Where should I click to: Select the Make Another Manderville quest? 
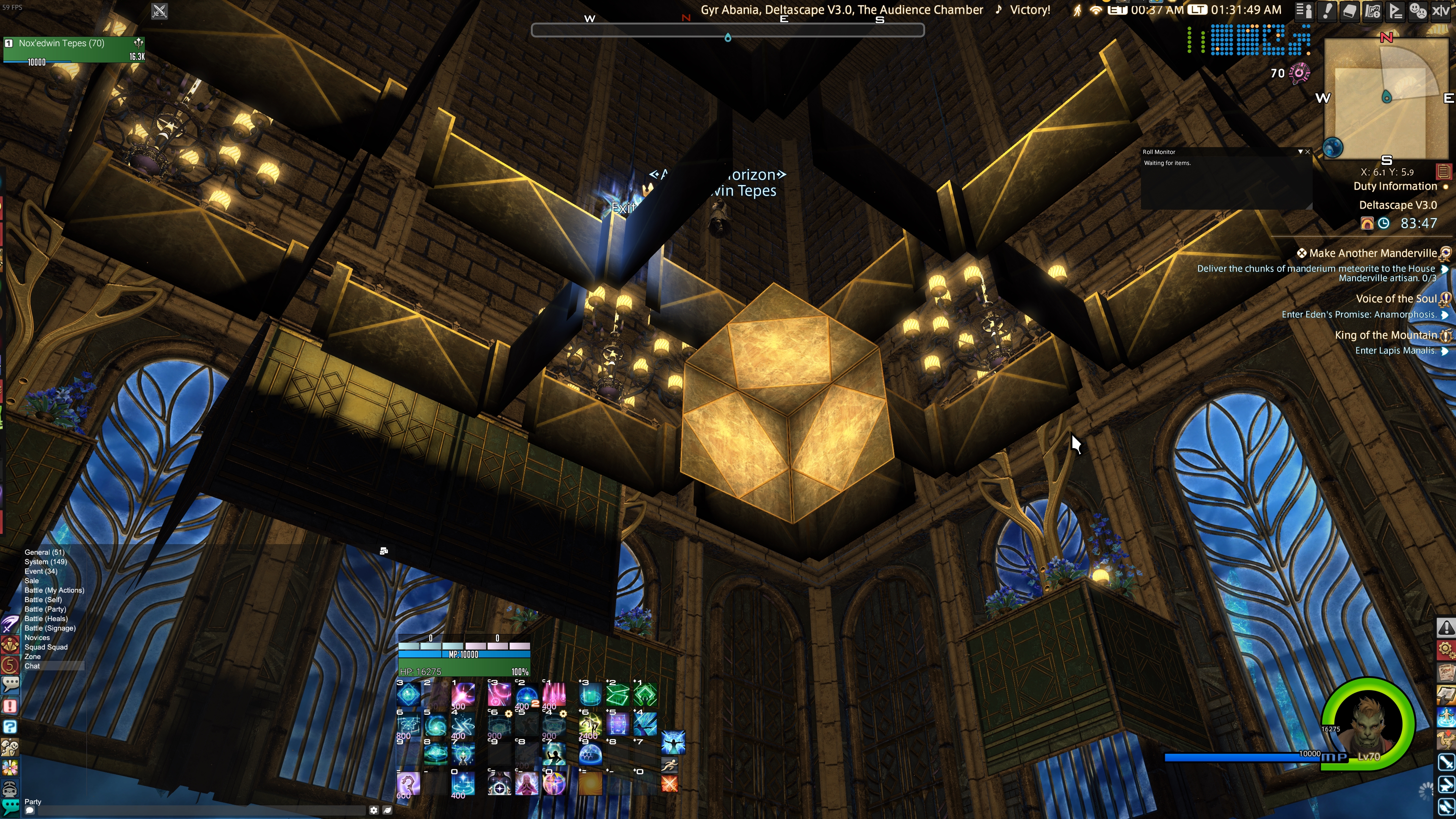click(x=1372, y=253)
